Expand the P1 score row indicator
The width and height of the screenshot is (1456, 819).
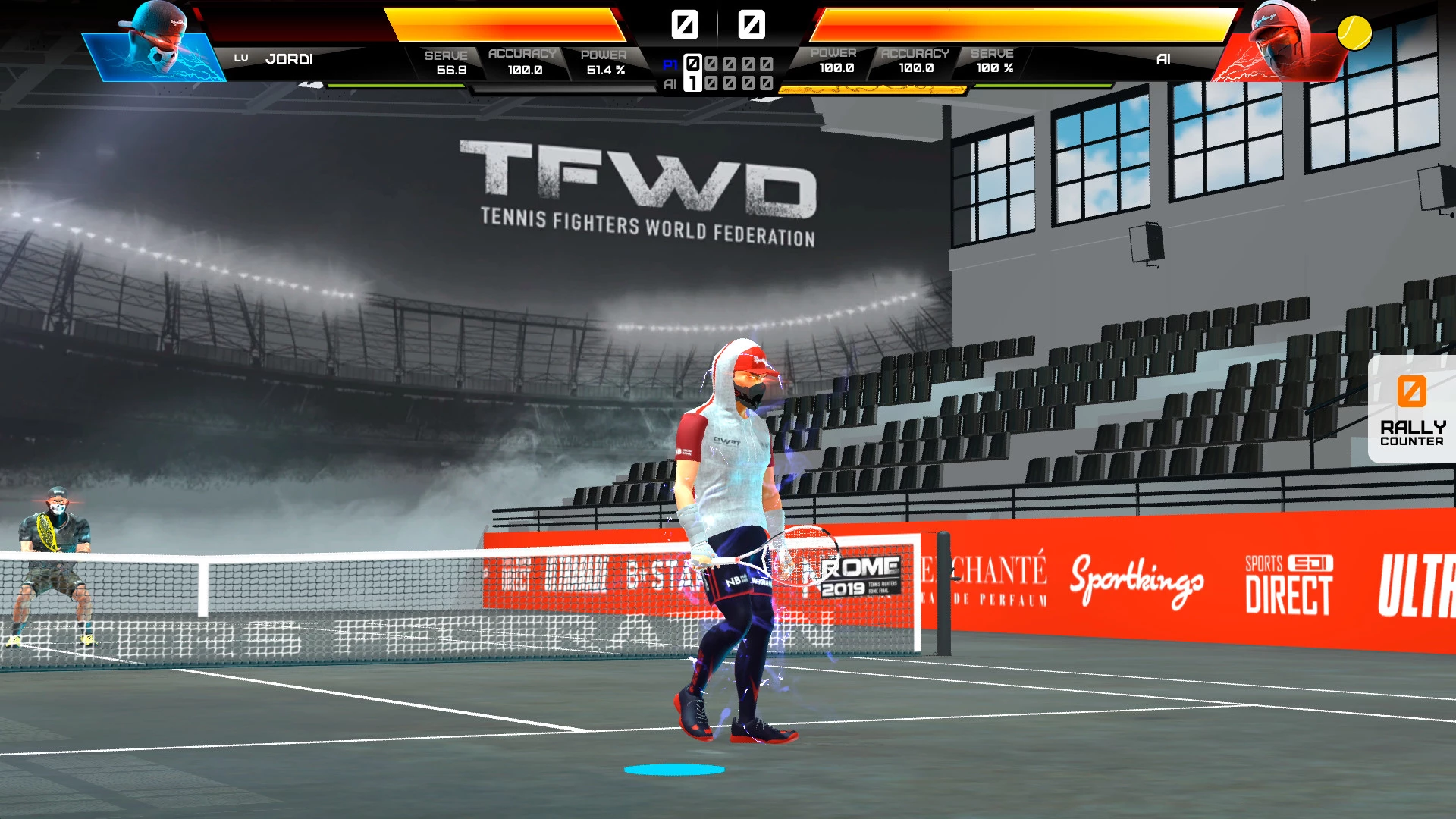(669, 64)
